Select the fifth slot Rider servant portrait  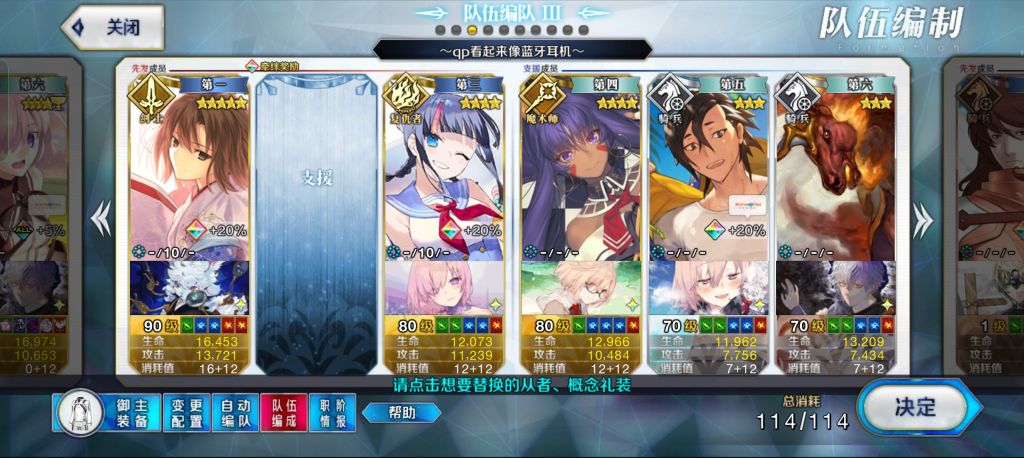[x=708, y=170]
